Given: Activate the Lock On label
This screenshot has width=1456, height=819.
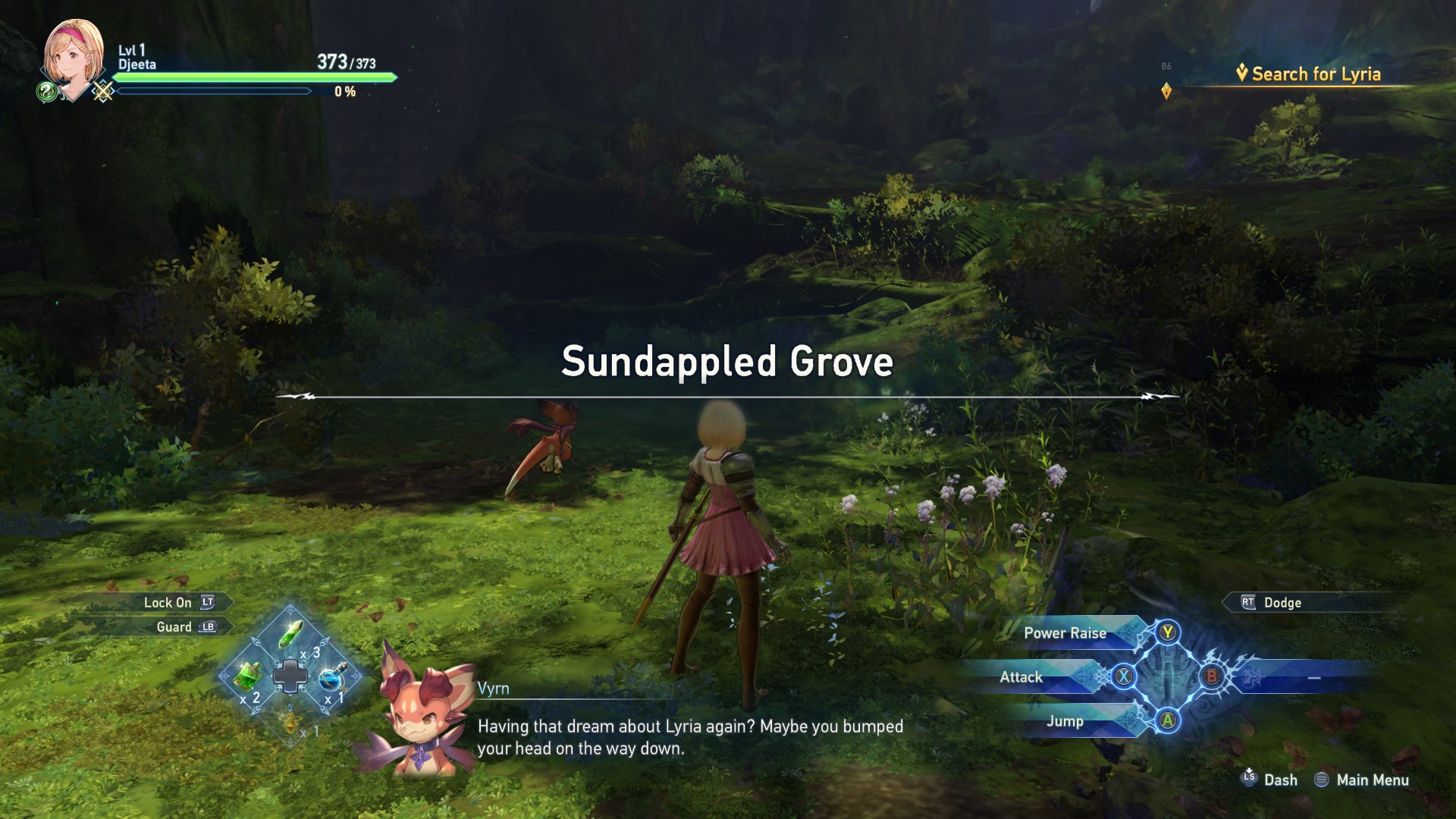Looking at the screenshot, I should coord(168,603).
